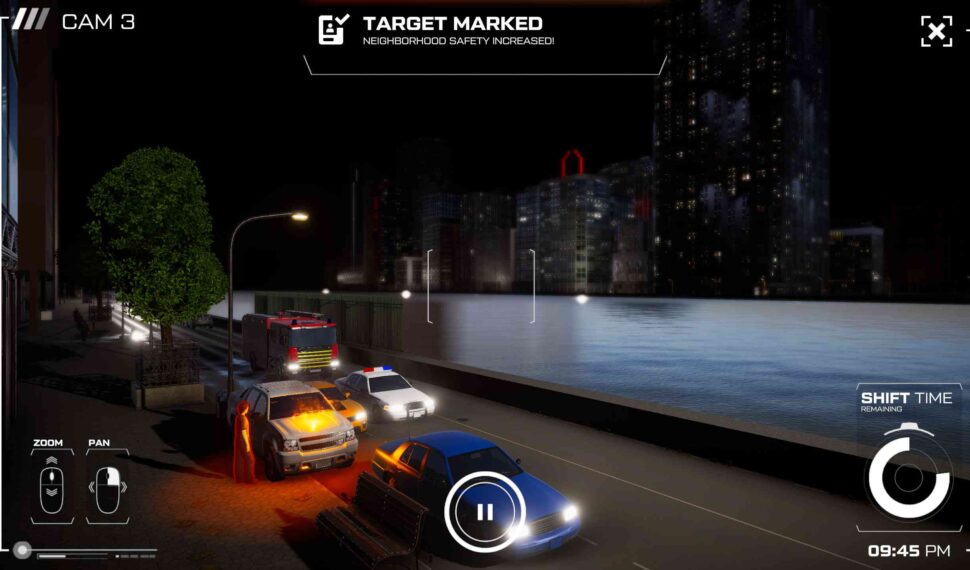
Task: Close the CAM 3 camera view
Action: [936, 31]
